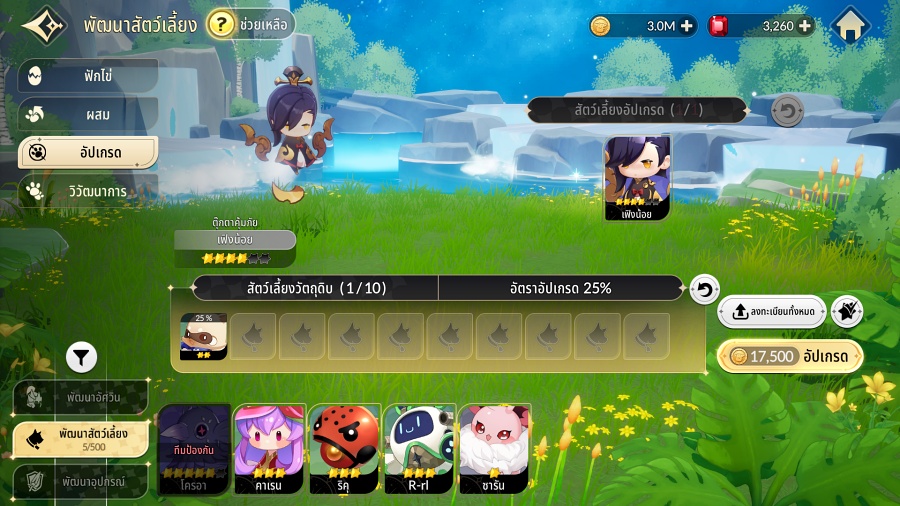Viewport: 900px width, 506px height.
Task: Add more red gems with the plus
Action: tap(805, 27)
